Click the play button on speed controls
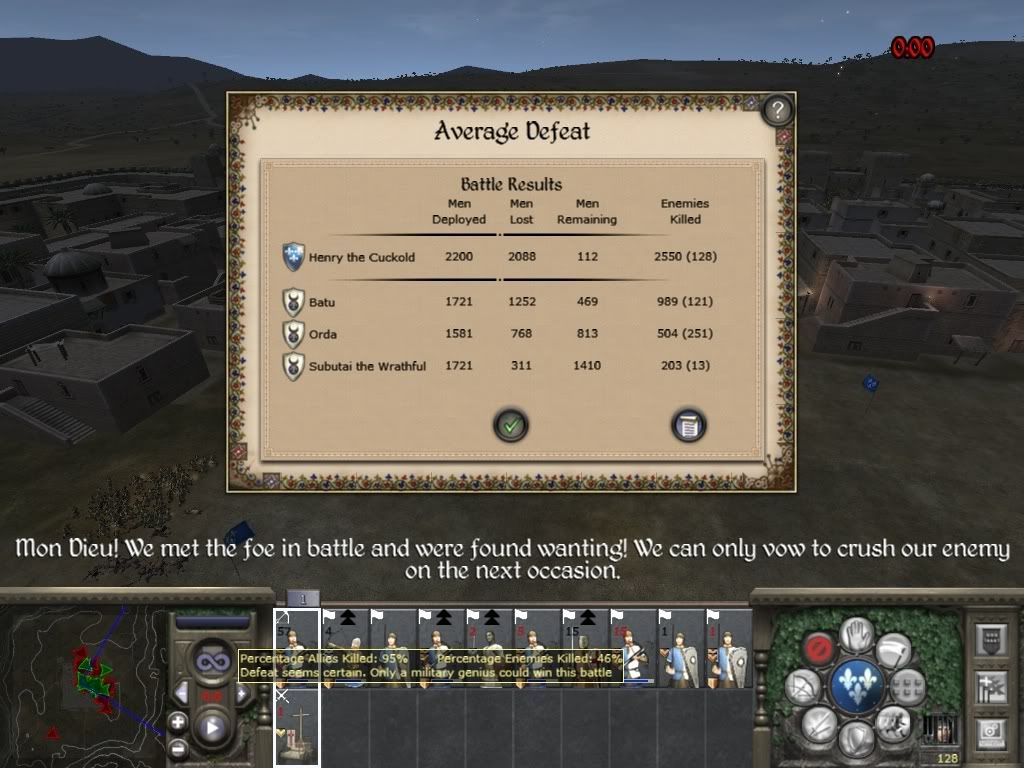Viewport: 1024px width, 768px height. click(x=212, y=728)
